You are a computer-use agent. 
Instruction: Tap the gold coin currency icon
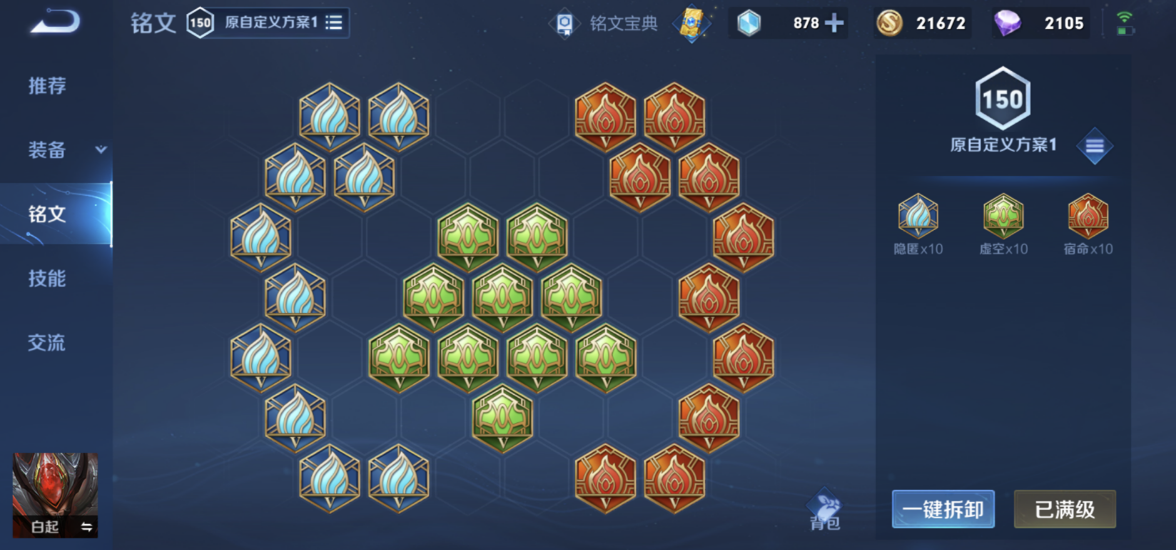click(889, 23)
